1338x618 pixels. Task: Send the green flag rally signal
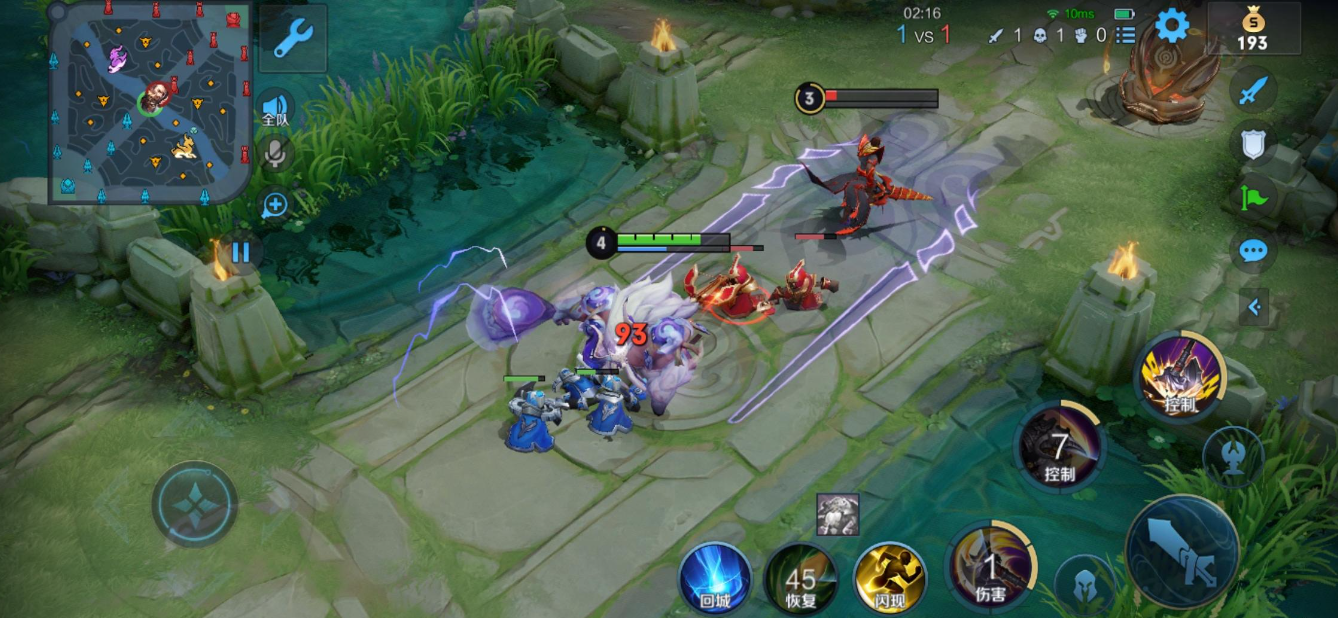(1253, 197)
